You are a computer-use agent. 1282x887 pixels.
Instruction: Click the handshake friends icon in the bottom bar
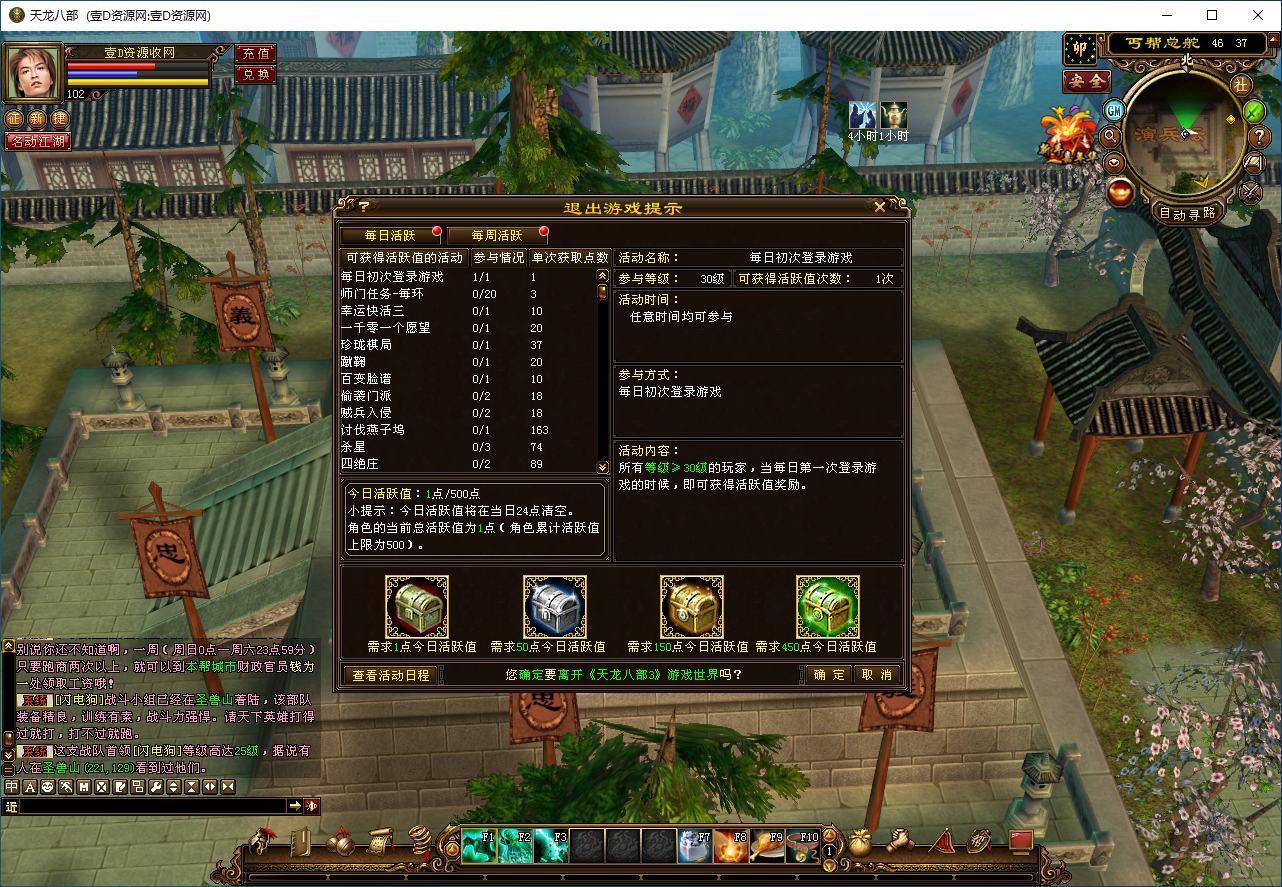tap(901, 840)
